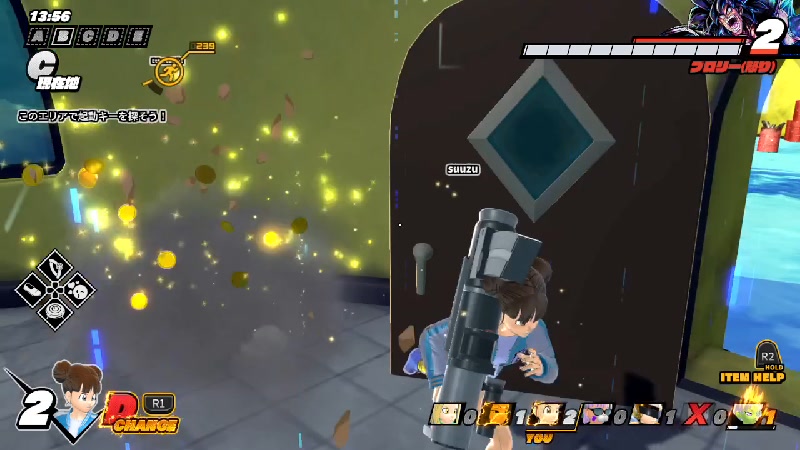Image resolution: width=800 pixels, height=450 pixels.
Task: Click the defeated survivor's red X icon
Action: tap(695, 414)
